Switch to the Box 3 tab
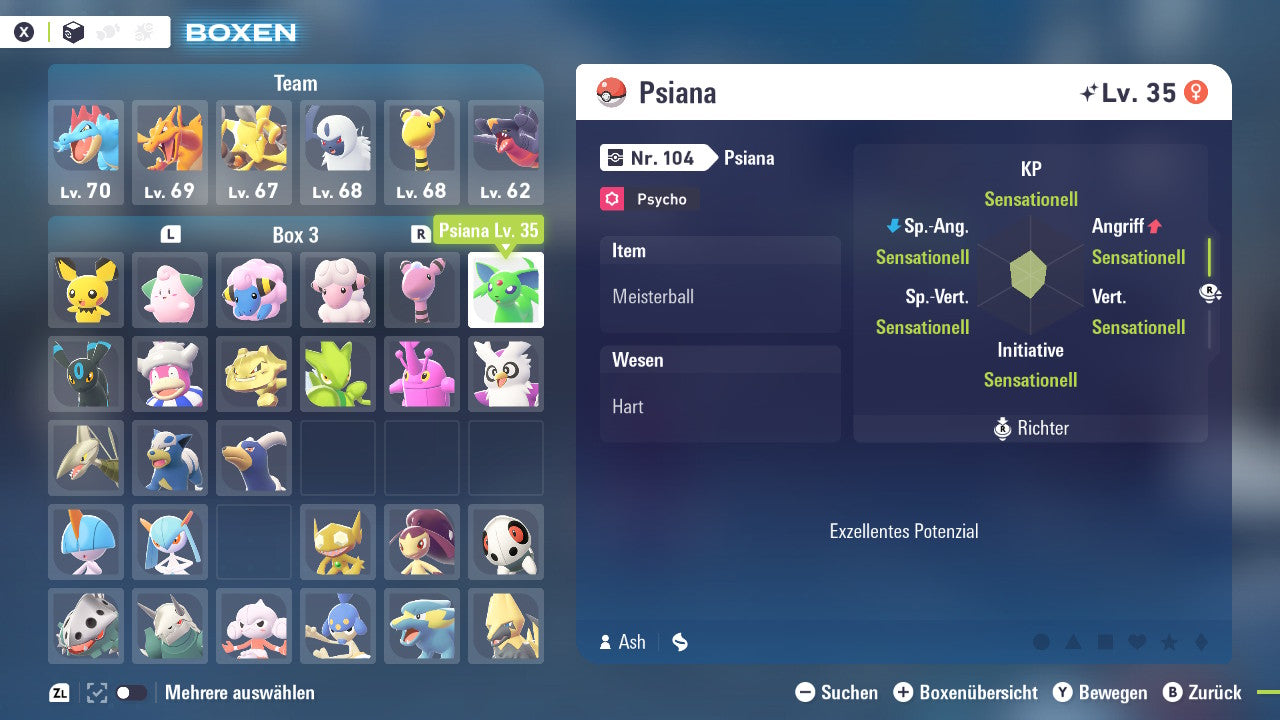This screenshot has height=720, width=1280. pos(295,234)
